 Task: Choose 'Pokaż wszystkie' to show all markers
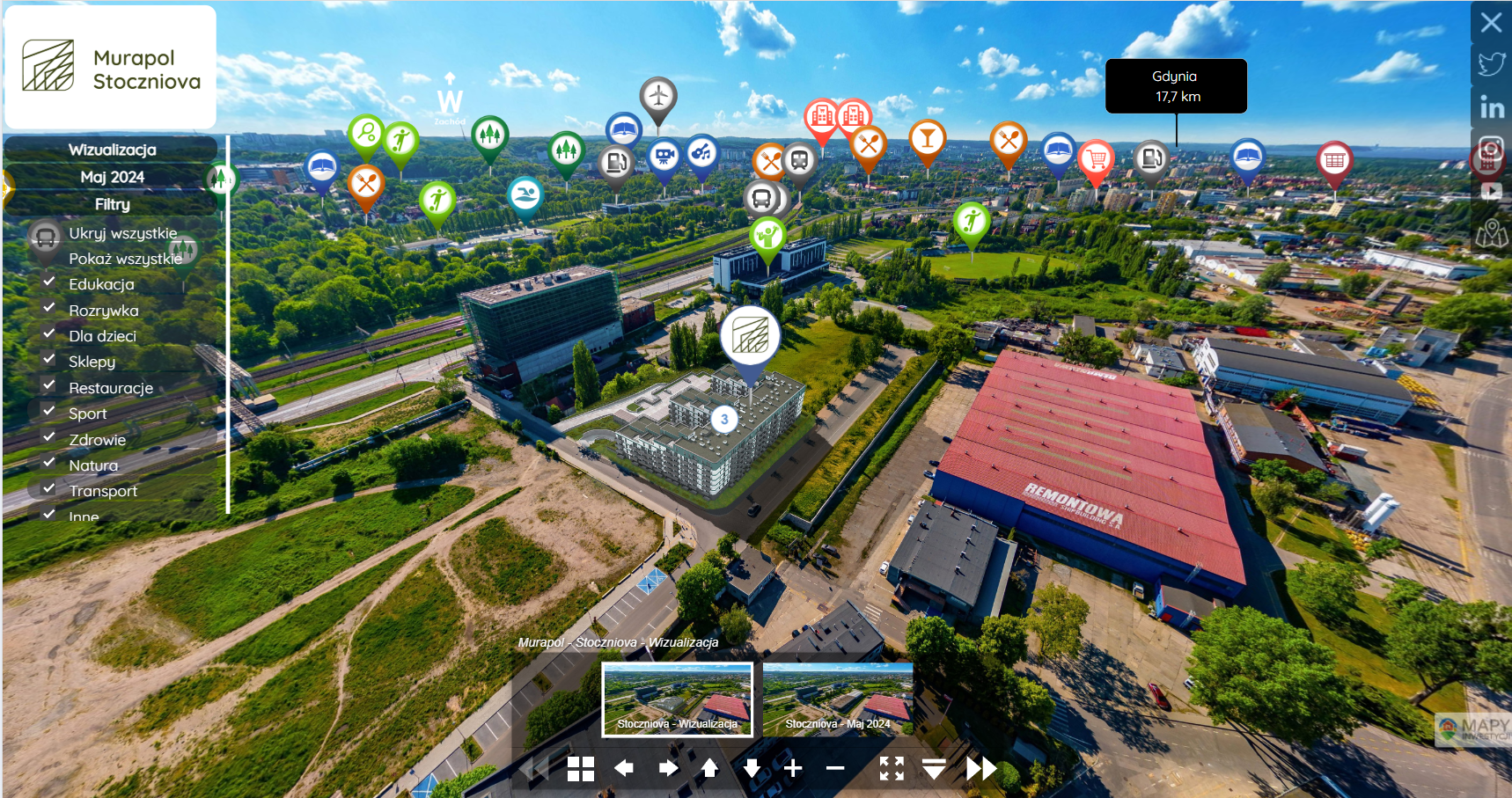click(125, 259)
